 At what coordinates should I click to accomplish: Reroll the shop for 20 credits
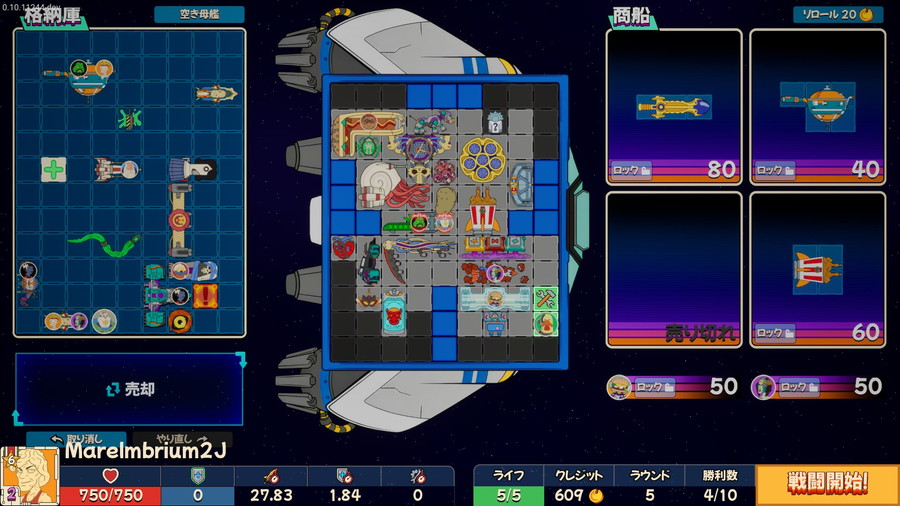coord(836,15)
